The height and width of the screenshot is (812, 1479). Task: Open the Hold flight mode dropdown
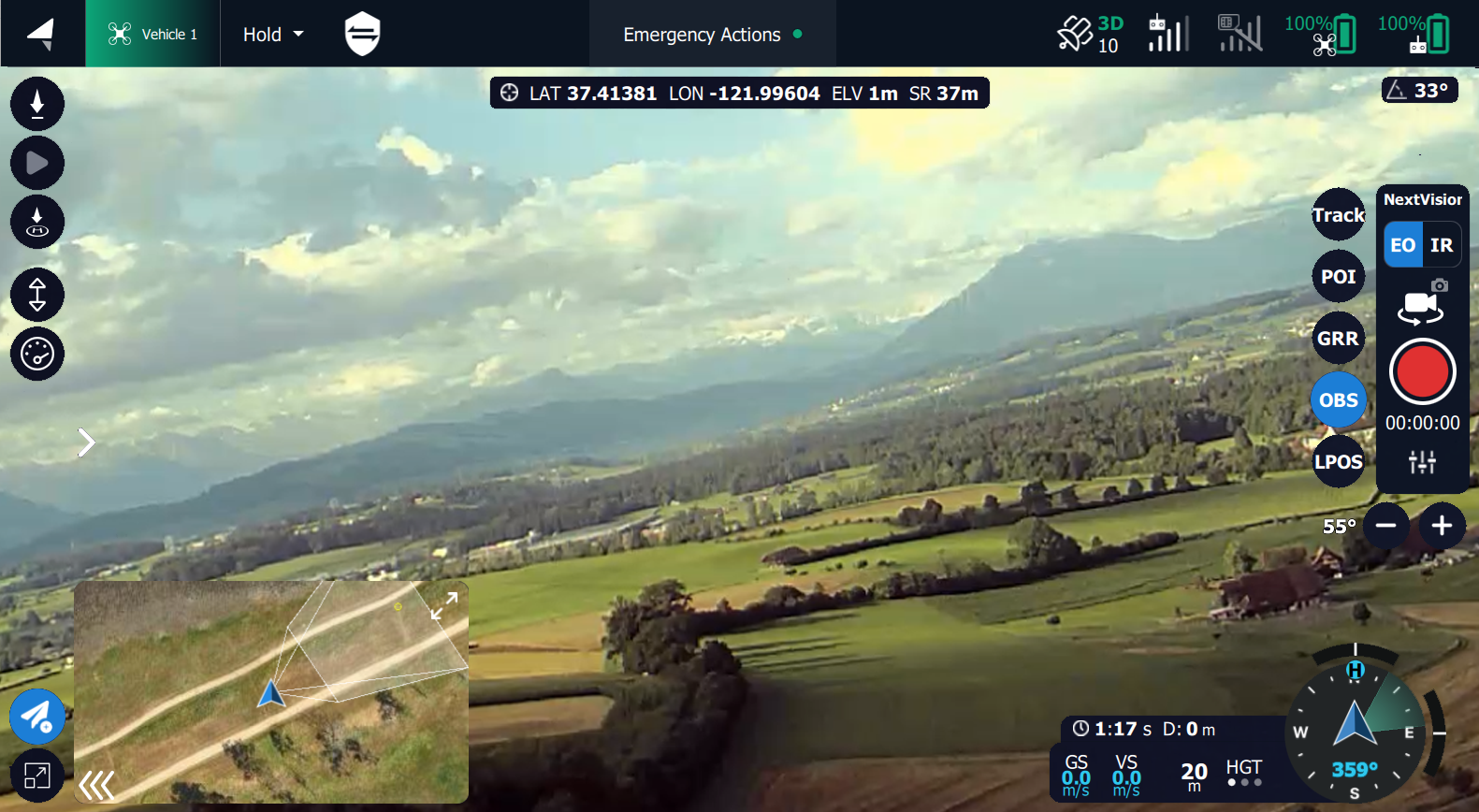click(x=272, y=35)
